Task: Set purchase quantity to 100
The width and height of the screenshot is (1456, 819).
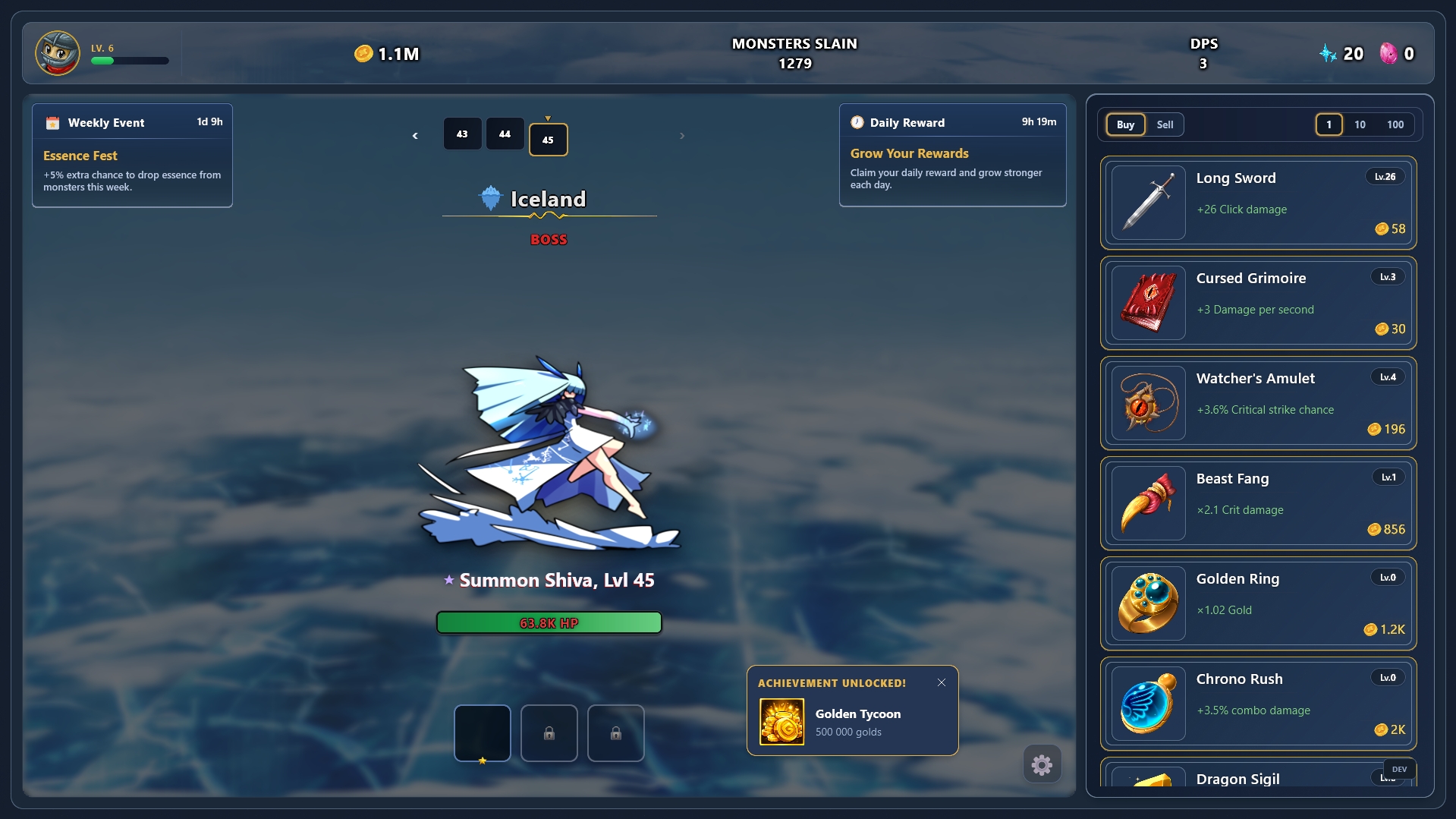Action: (1395, 124)
